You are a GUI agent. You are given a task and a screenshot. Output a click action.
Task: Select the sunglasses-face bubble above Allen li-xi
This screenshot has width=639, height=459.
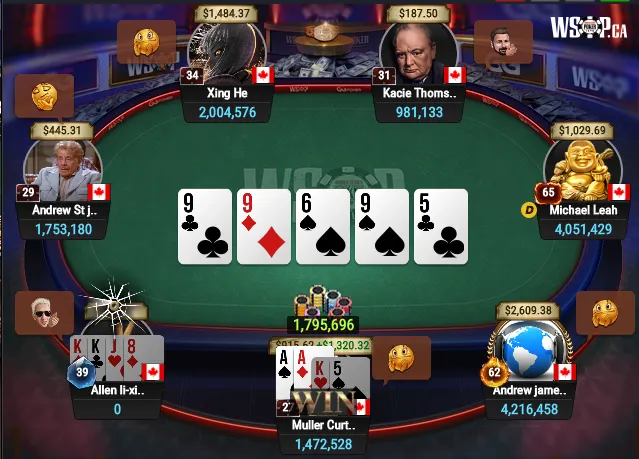pos(46,312)
